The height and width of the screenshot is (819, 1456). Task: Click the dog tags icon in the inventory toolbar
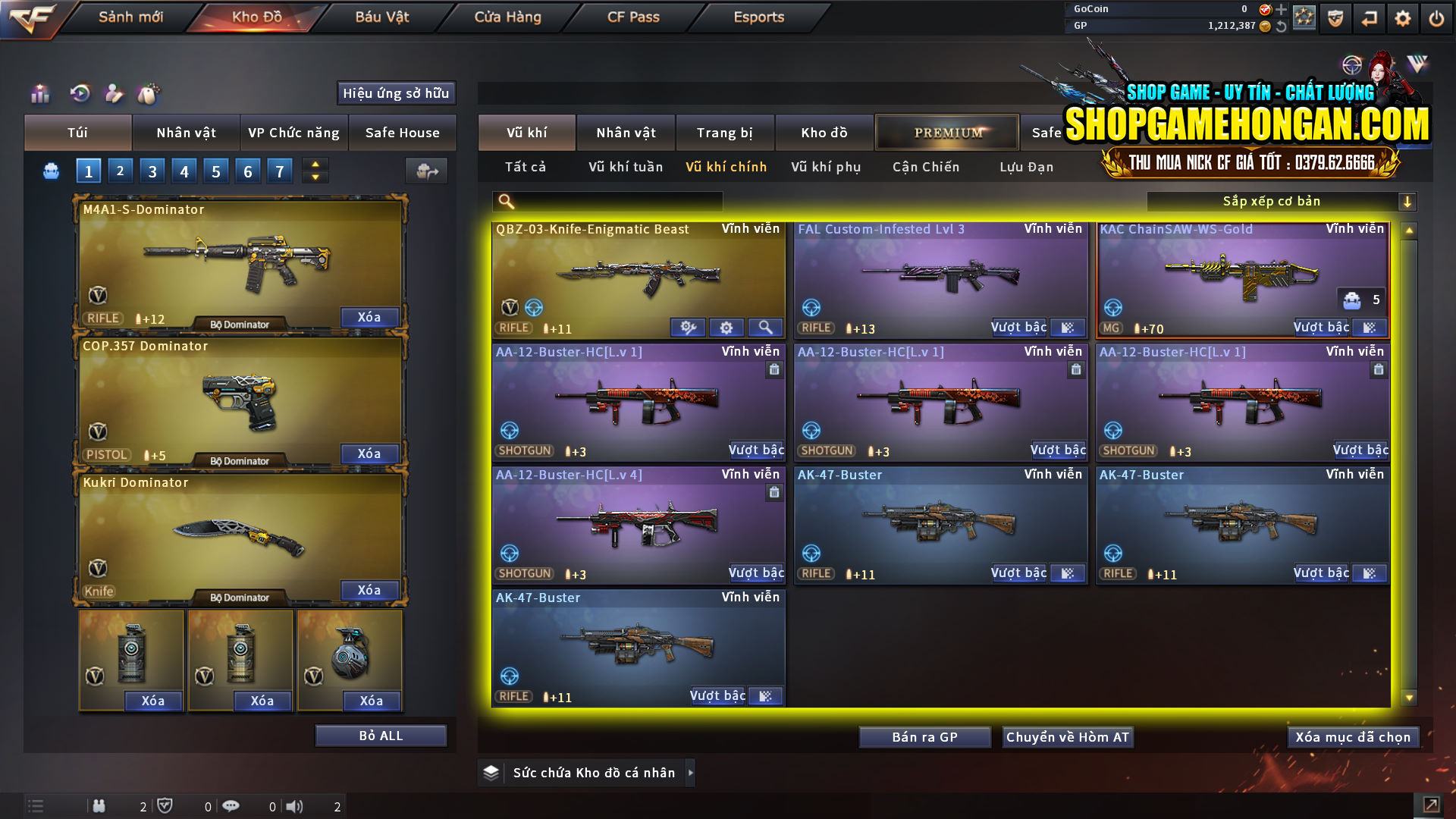click(149, 94)
